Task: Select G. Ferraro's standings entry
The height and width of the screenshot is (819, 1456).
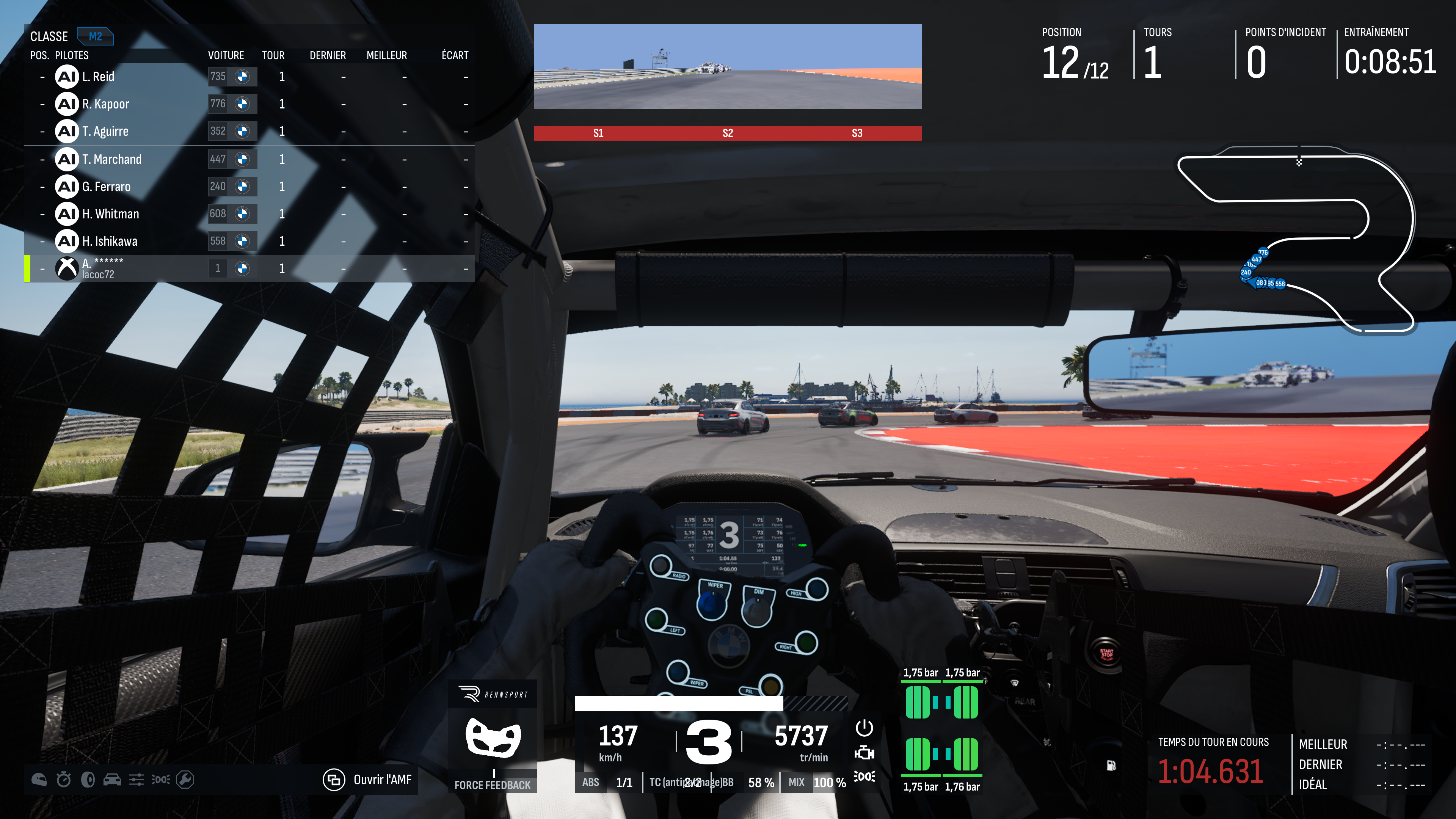Action: coord(106,187)
